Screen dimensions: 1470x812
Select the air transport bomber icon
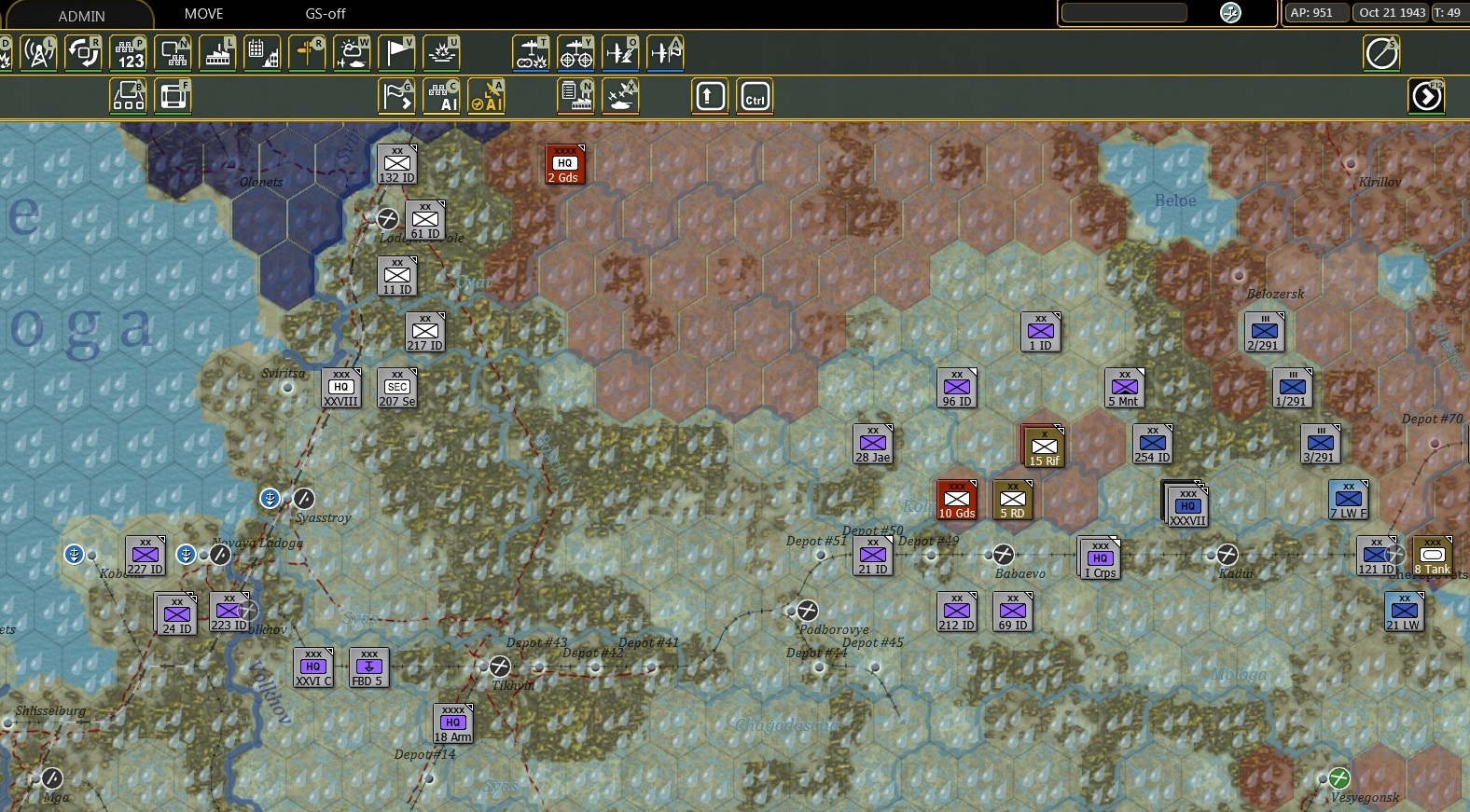(532, 53)
